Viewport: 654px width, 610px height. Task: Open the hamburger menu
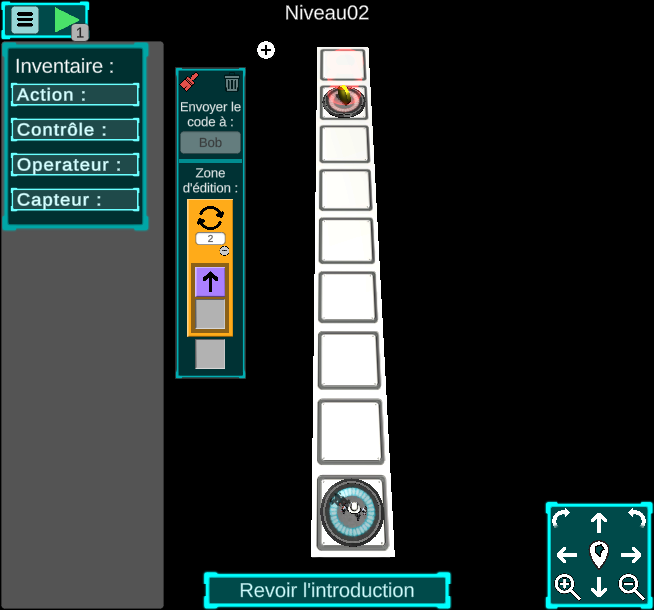pos(26,20)
